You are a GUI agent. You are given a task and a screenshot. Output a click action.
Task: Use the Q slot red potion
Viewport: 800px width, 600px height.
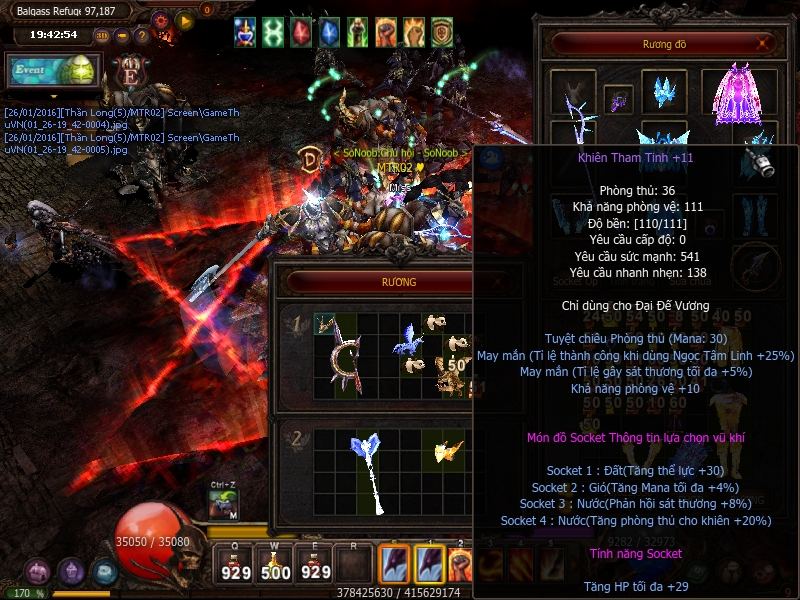click(236, 564)
